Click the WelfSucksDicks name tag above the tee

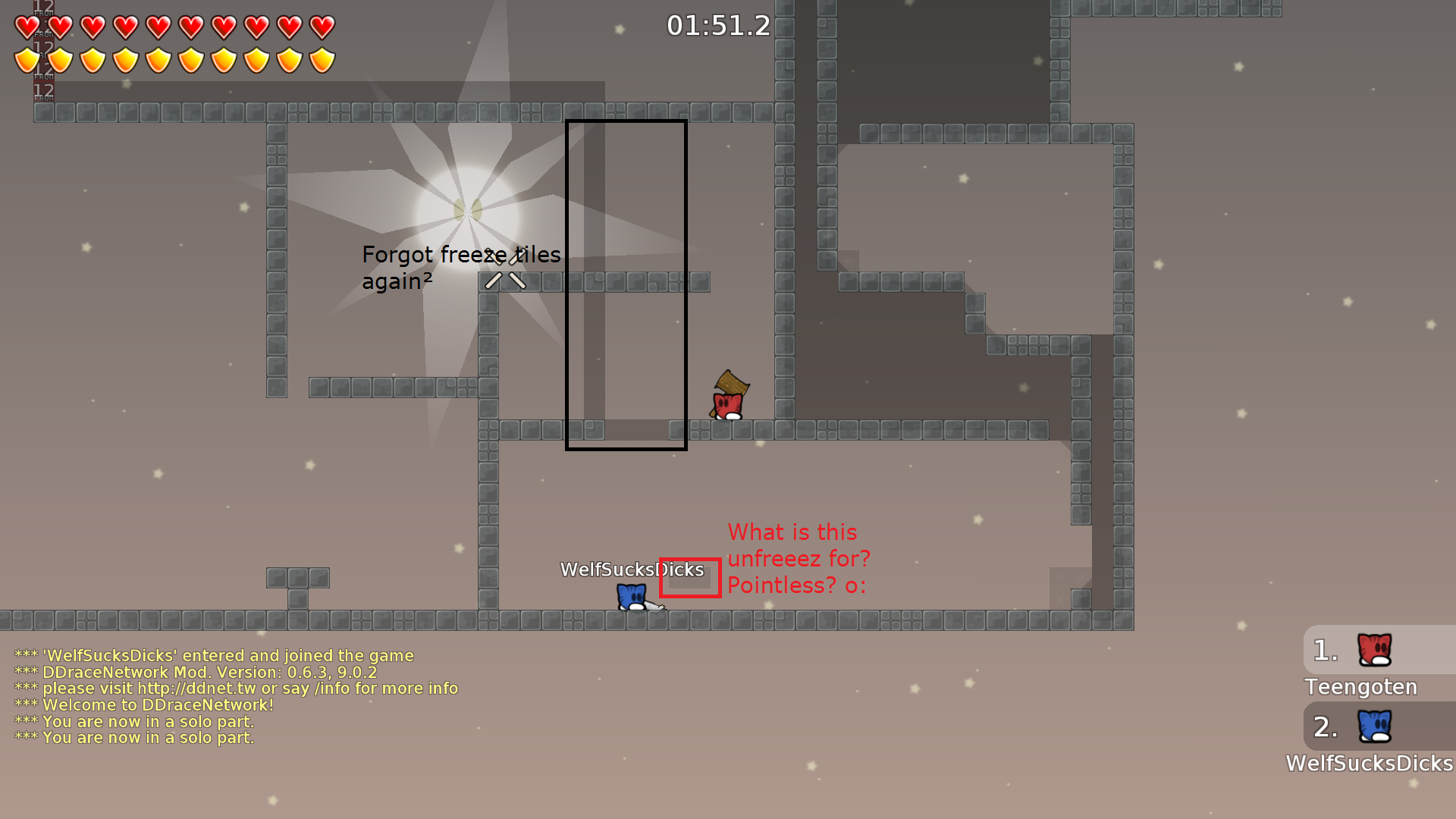(632, 570)
